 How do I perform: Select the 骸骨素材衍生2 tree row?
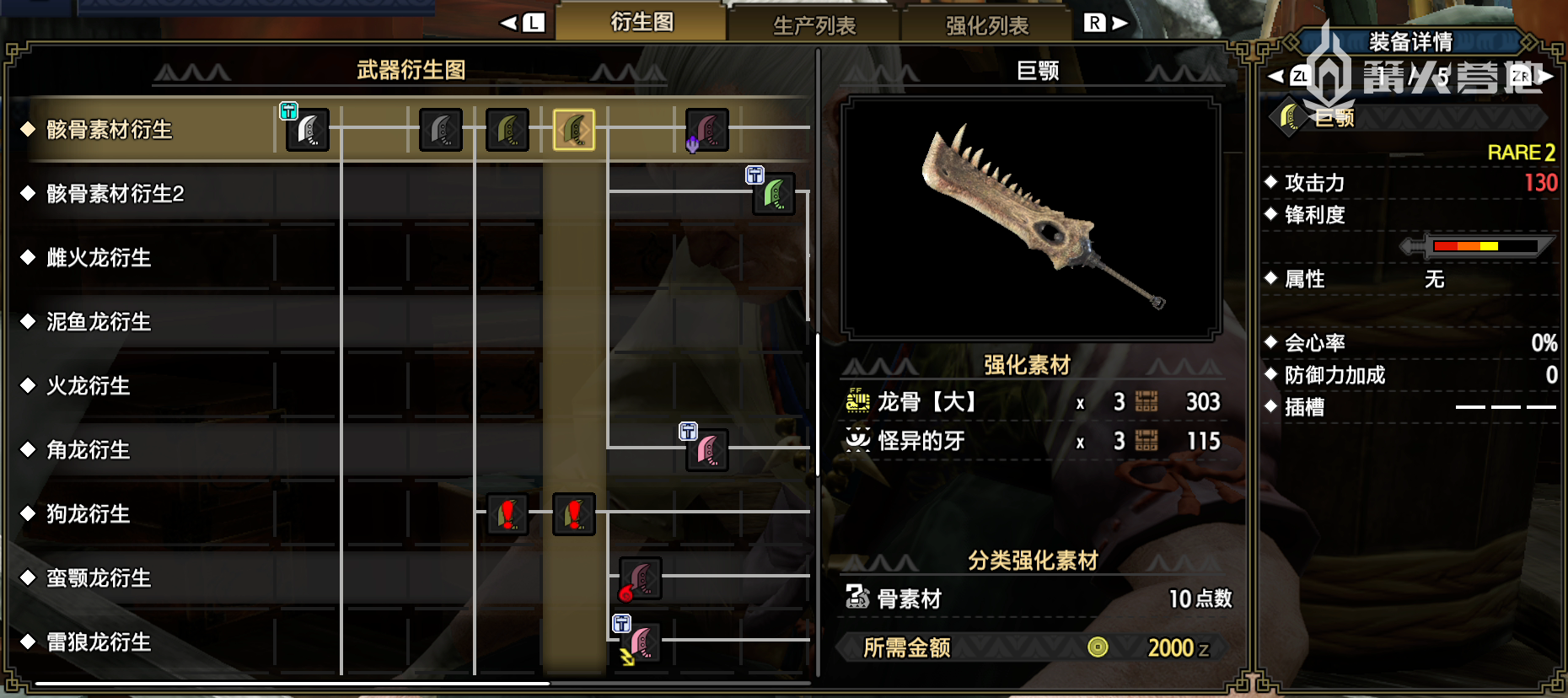(x=115, y=194)
